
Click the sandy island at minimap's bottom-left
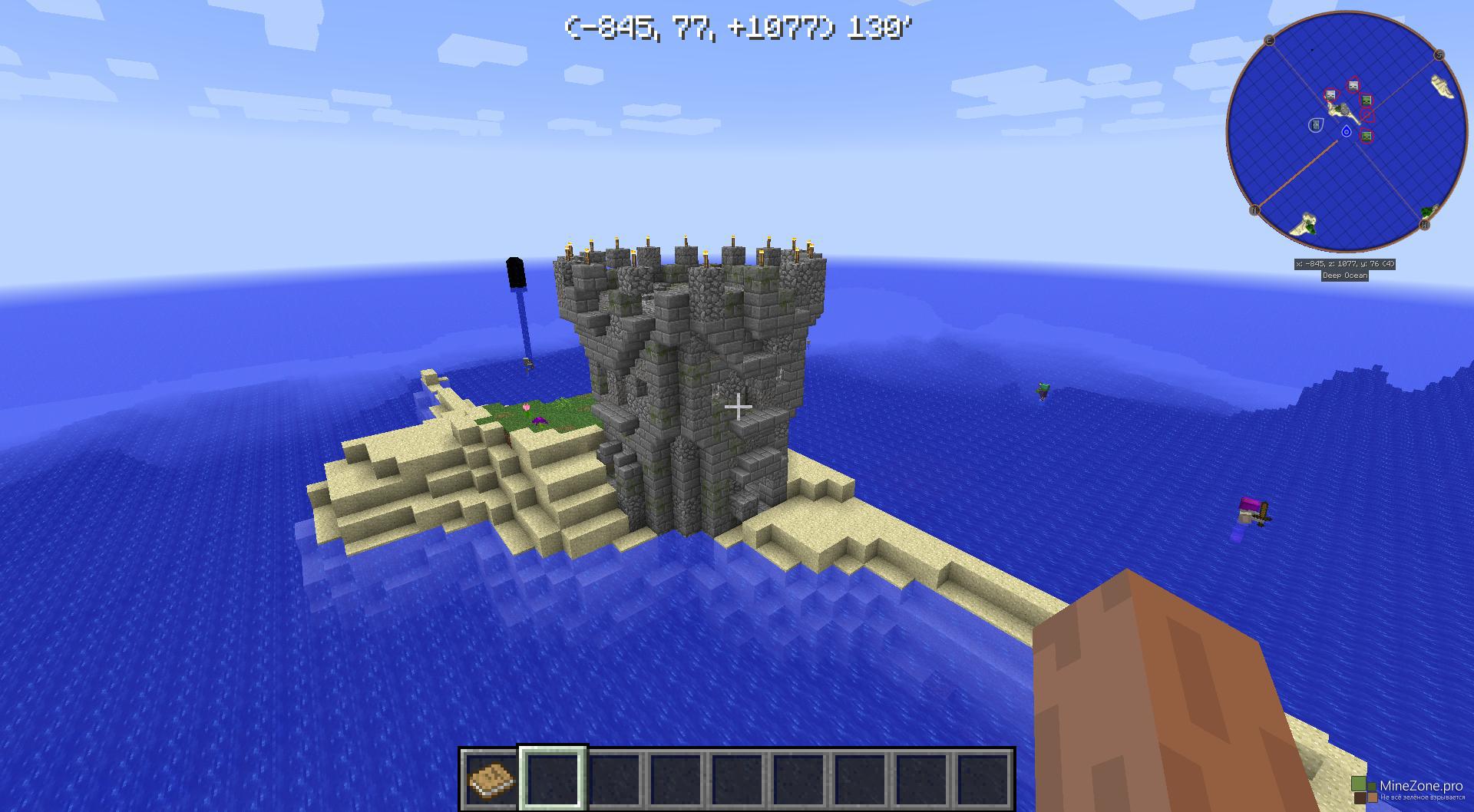[1305, 225]
